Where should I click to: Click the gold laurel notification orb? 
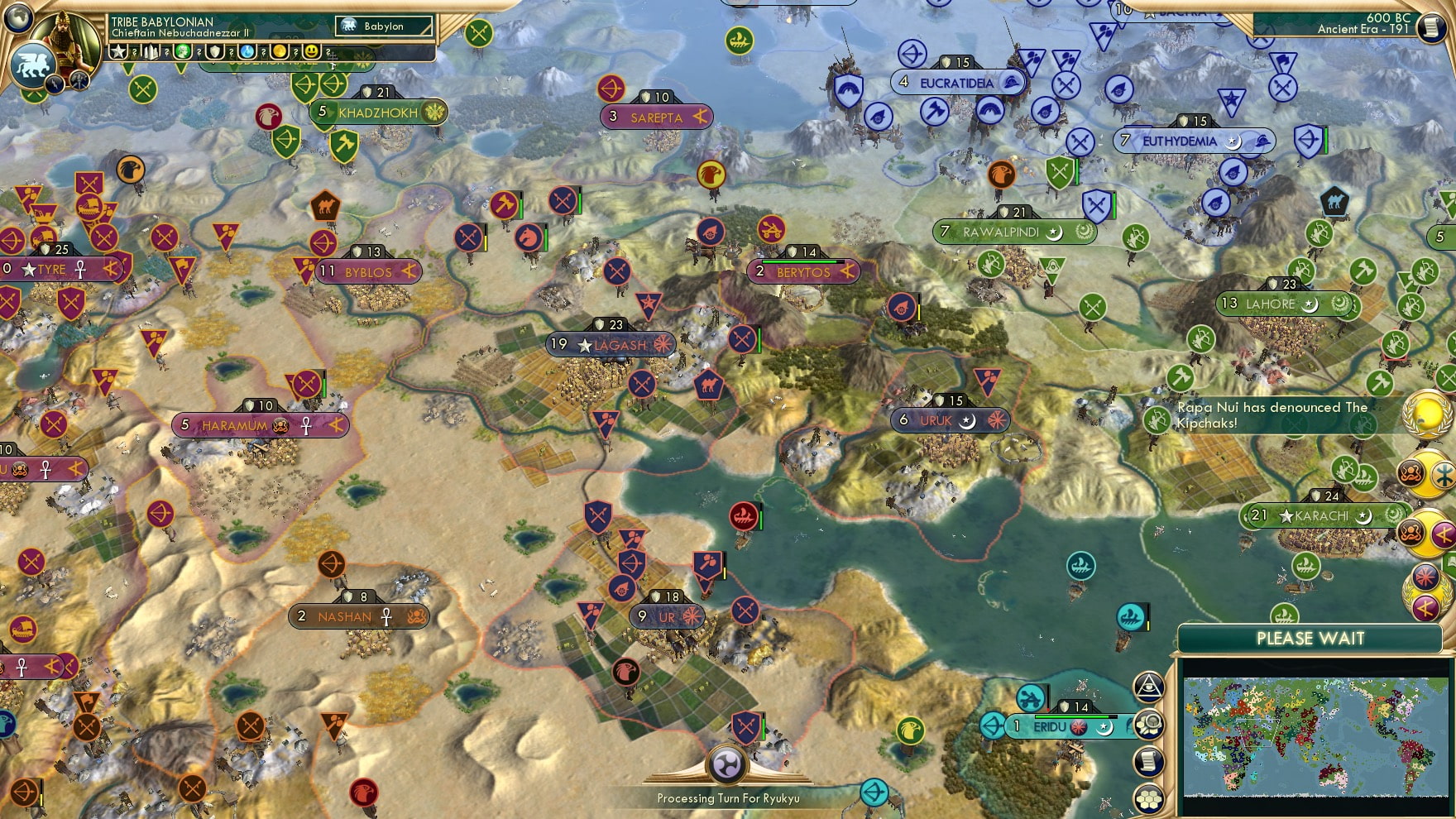point(1428,411)
